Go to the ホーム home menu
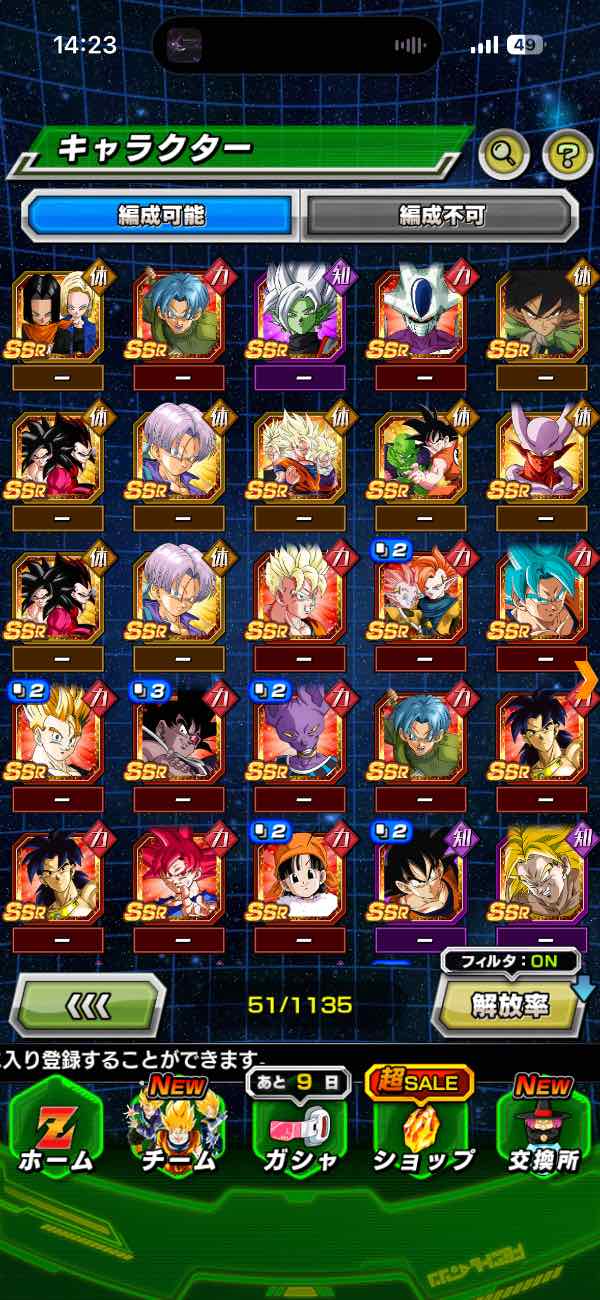The width and height of the screenshot is (600, 1300). pyautogui.click(x=56, y=1125)
